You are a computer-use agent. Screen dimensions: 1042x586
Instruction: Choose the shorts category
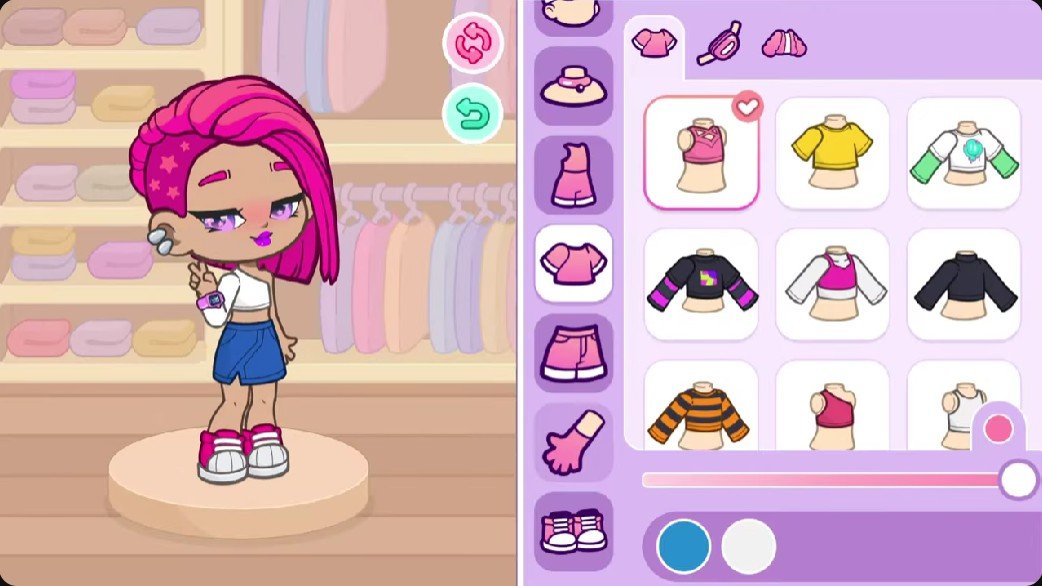(574, 352)
